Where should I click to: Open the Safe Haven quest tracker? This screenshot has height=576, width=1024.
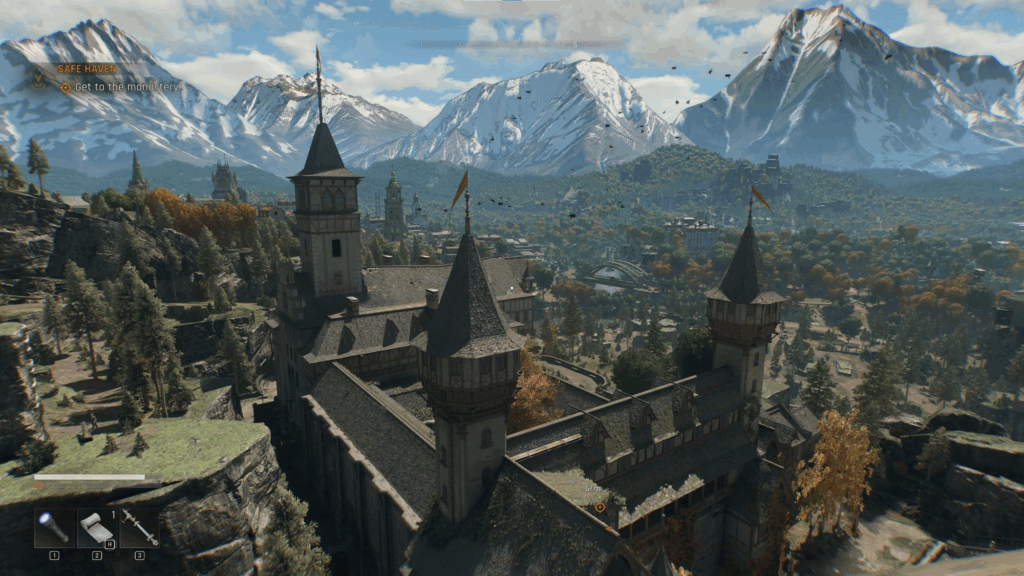coord(87,69)
